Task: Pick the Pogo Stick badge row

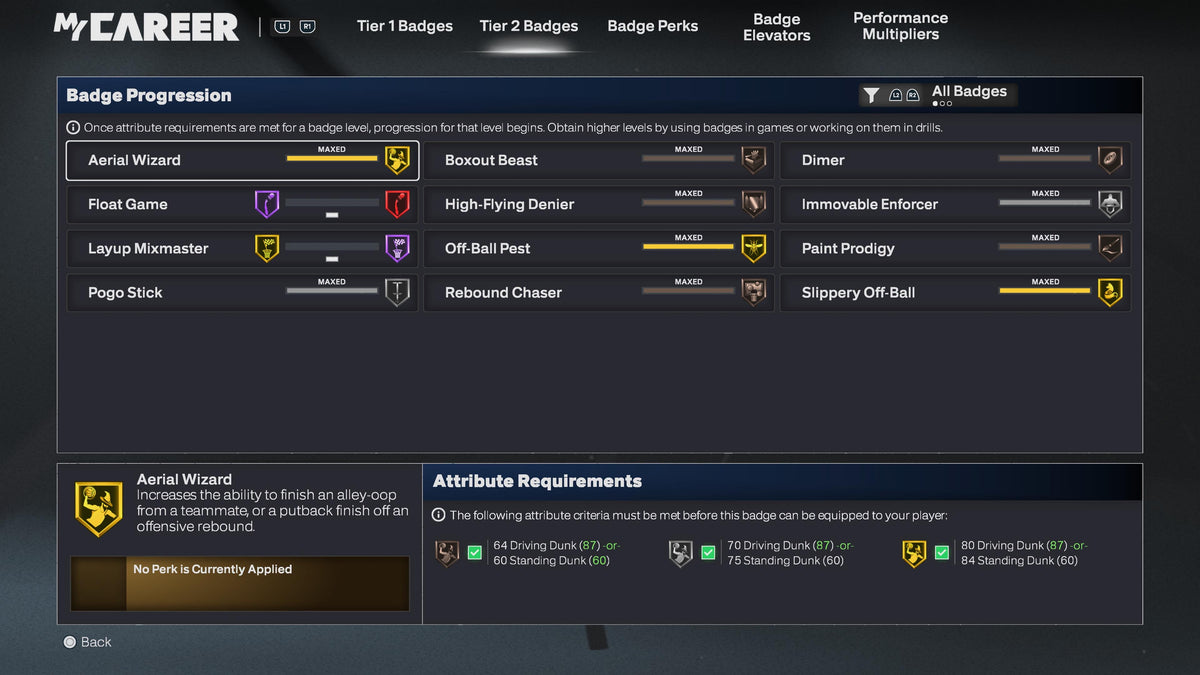Action: (242, 292)
